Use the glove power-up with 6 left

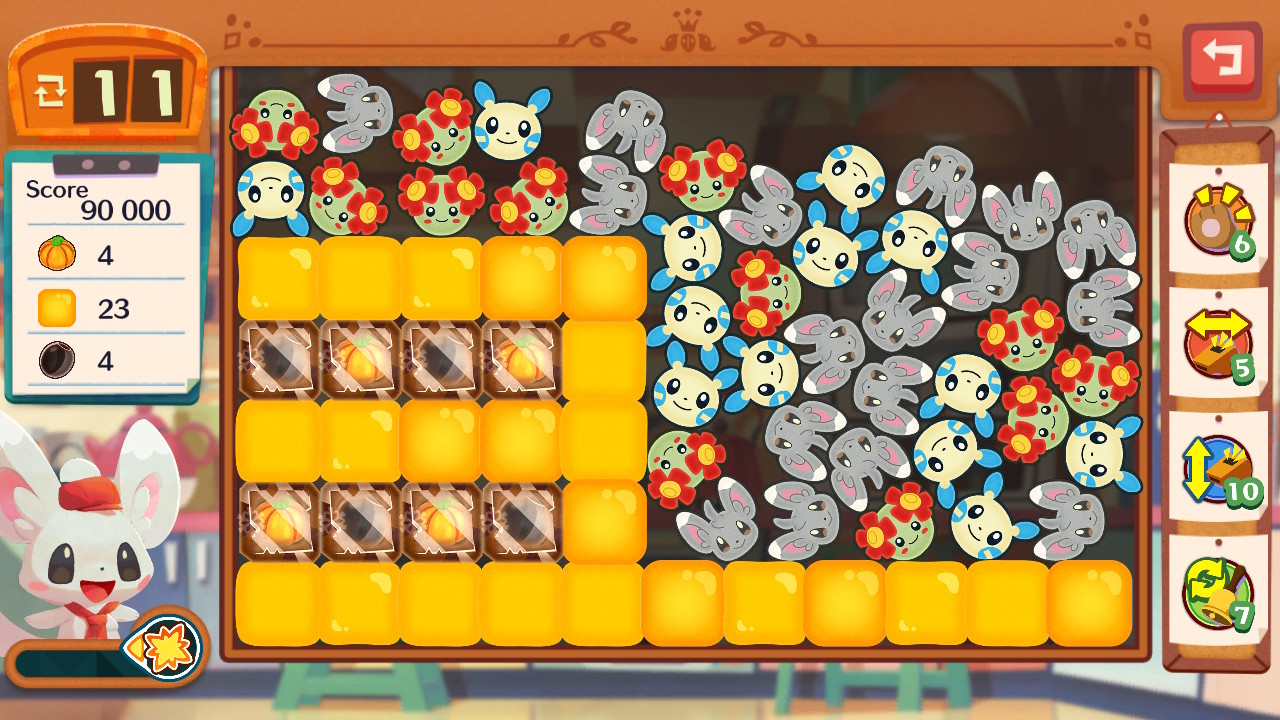(1217, 219)
